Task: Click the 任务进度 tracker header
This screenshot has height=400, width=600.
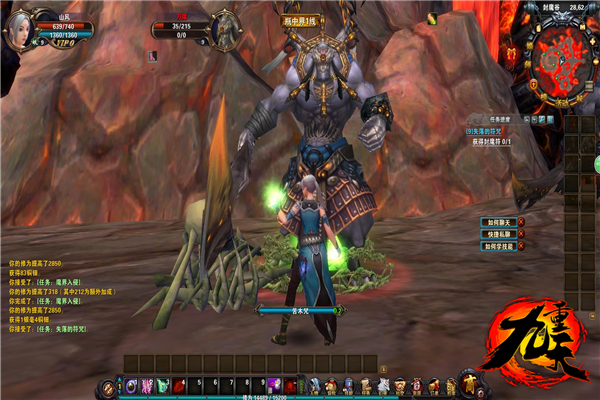Action: pyautogui.click(x=500, y=119)
